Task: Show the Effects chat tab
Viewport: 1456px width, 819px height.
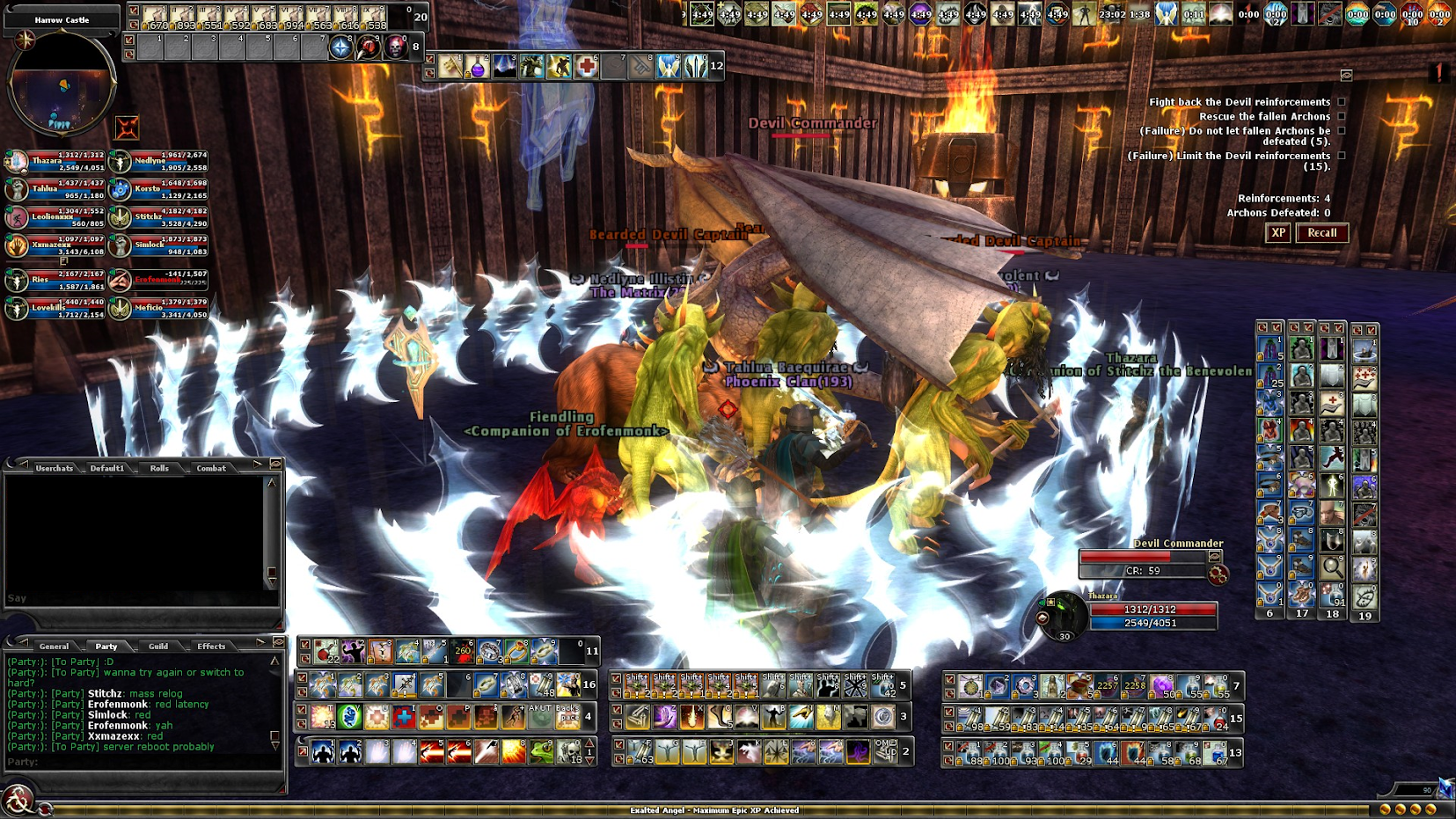Action: click(x=211, y=646)
